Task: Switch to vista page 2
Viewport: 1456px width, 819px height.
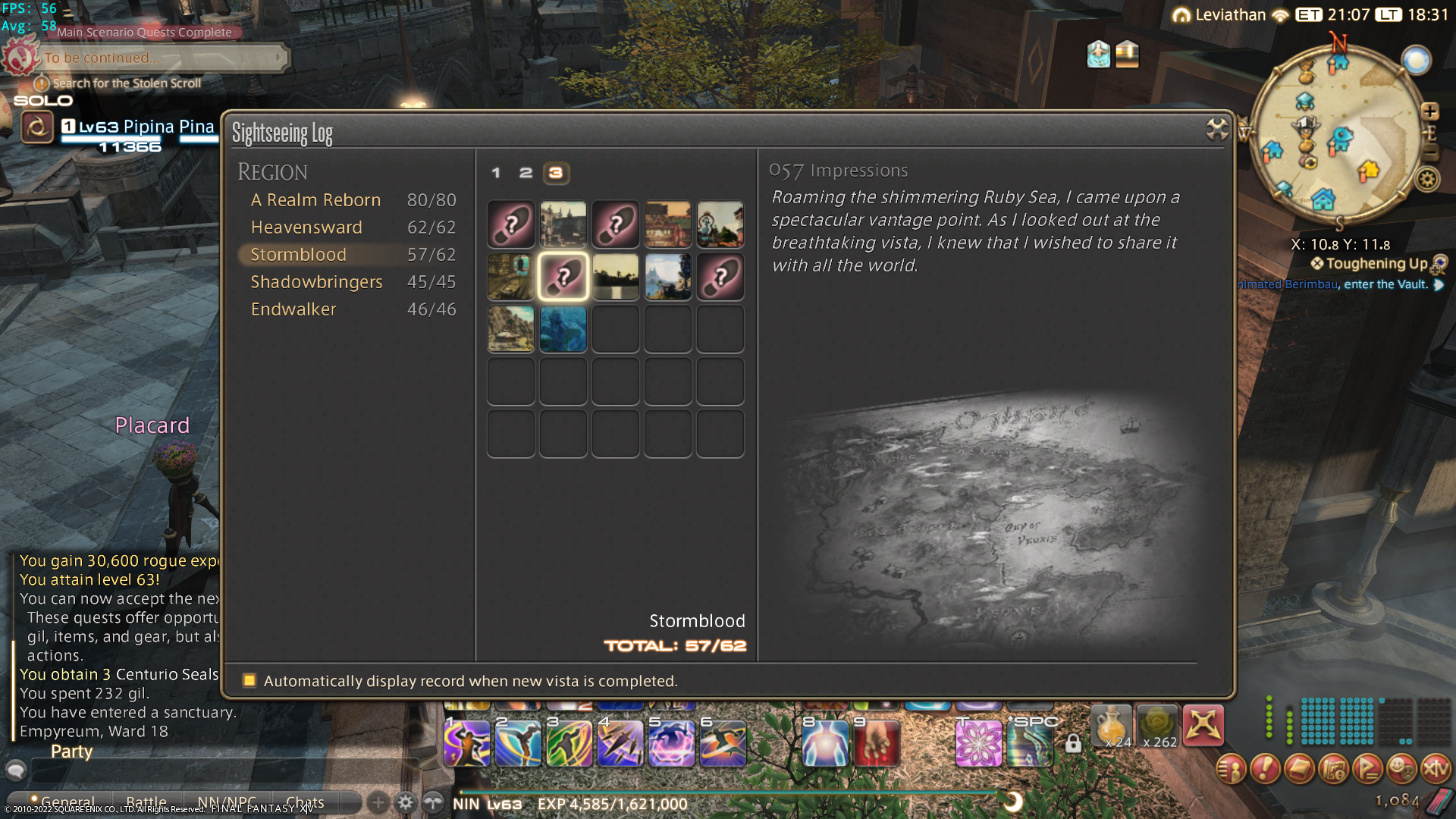Action: coord(526,173)
